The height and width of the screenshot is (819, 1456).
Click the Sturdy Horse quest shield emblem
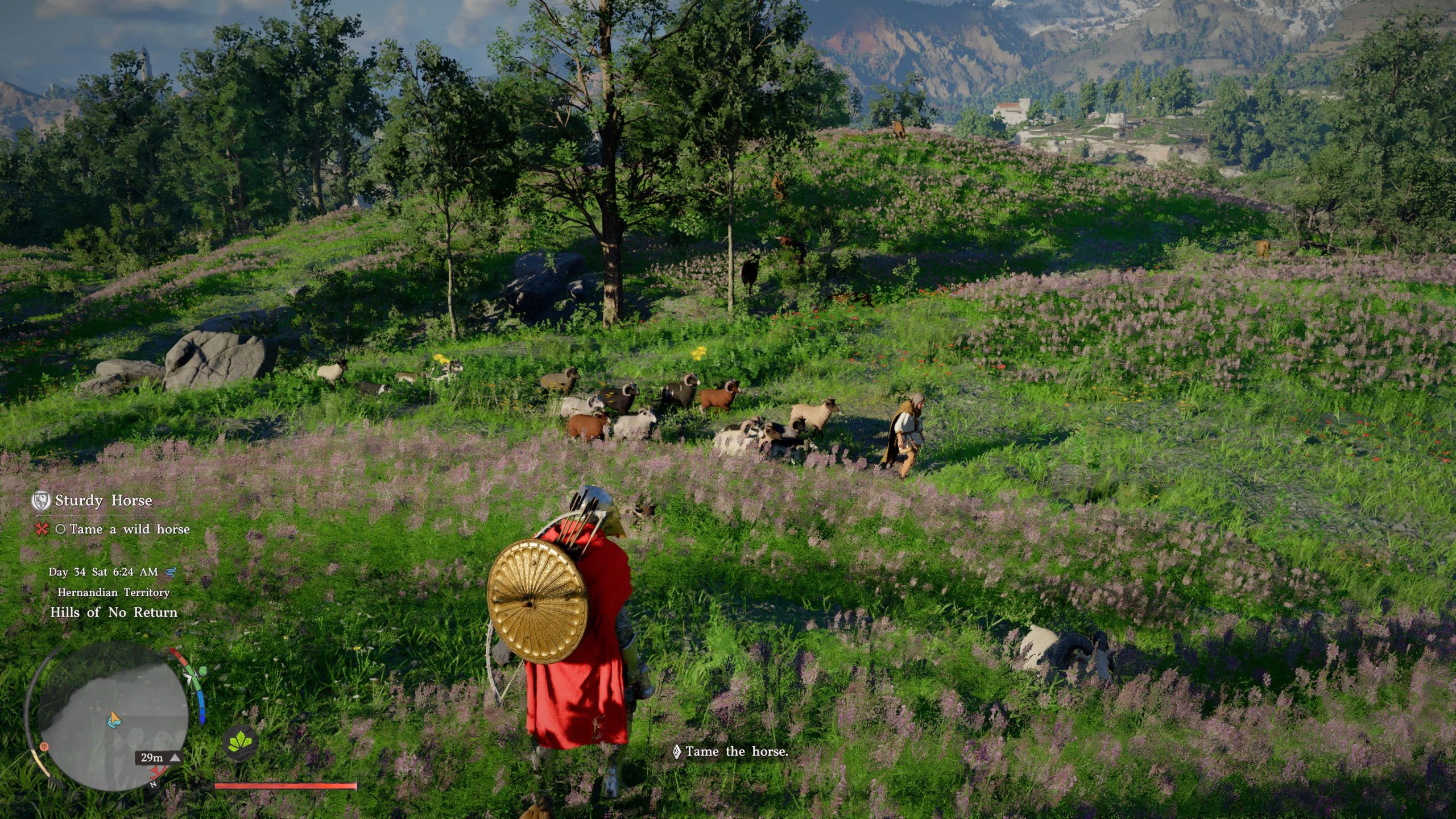tap(41, 500)
